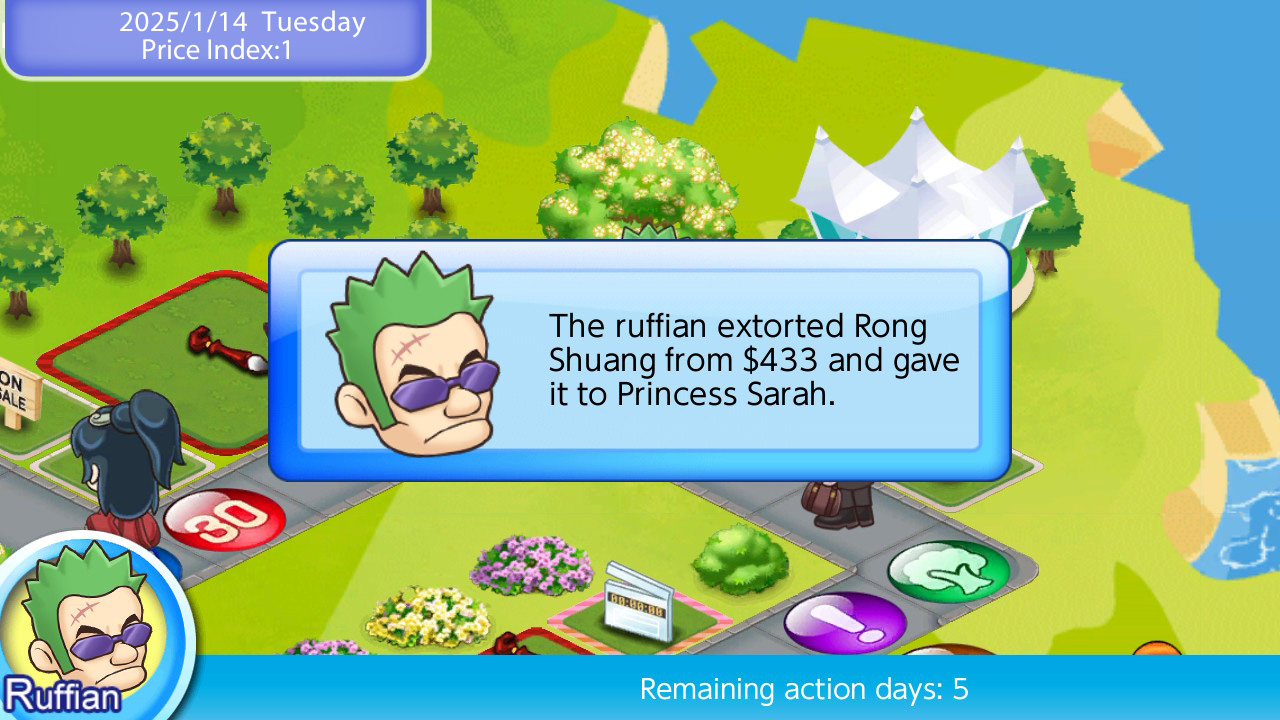Click the pink flower bed patch

pyautogui.click(x=531, y=565)
